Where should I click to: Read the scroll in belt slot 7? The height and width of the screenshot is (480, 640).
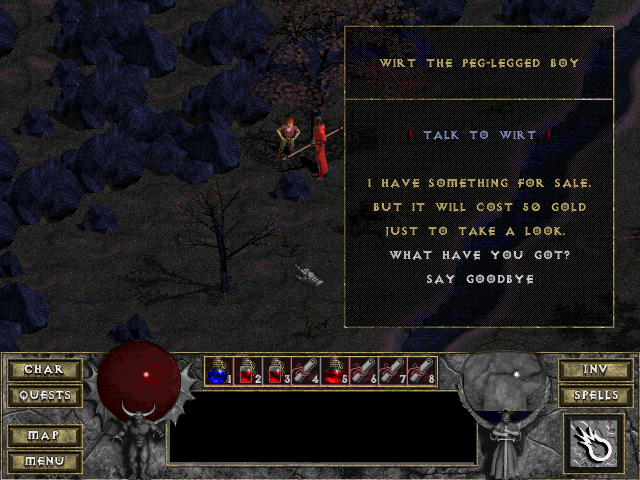393,372
